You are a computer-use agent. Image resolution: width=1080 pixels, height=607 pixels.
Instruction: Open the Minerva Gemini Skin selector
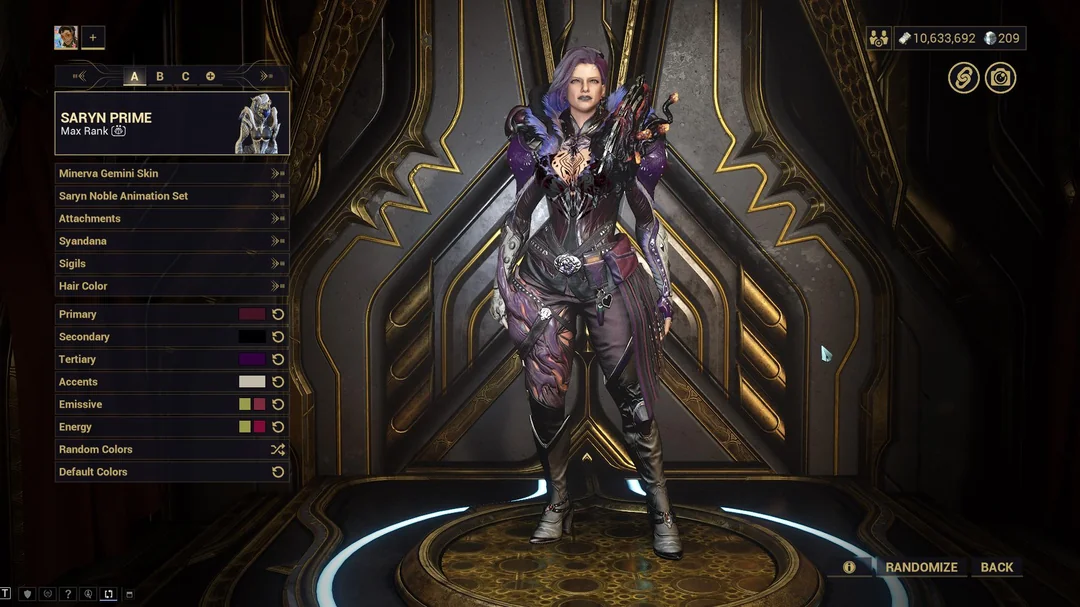tap(170, 174)
